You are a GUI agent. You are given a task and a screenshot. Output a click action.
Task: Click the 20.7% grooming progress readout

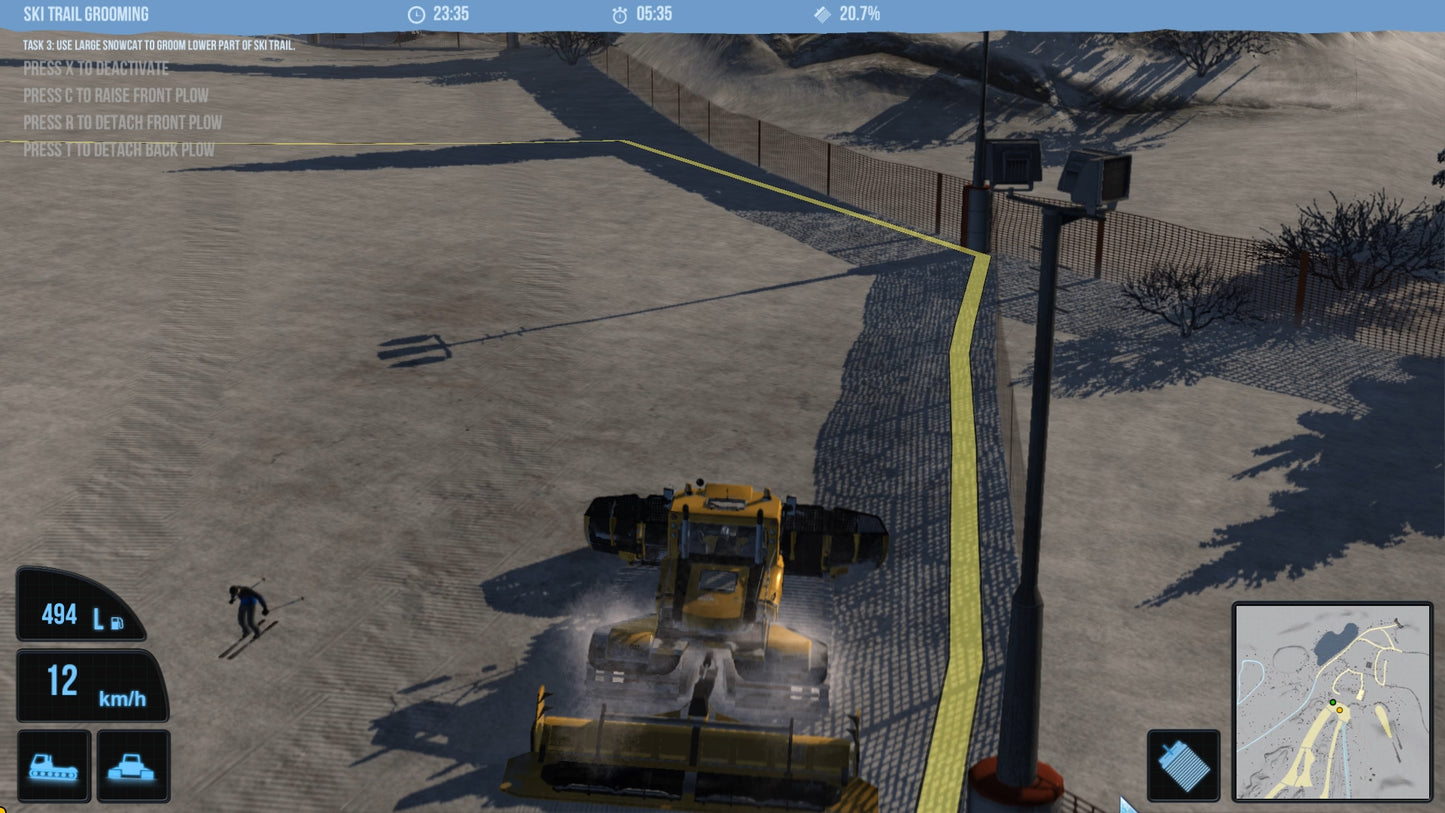click(x=859, y=14)
